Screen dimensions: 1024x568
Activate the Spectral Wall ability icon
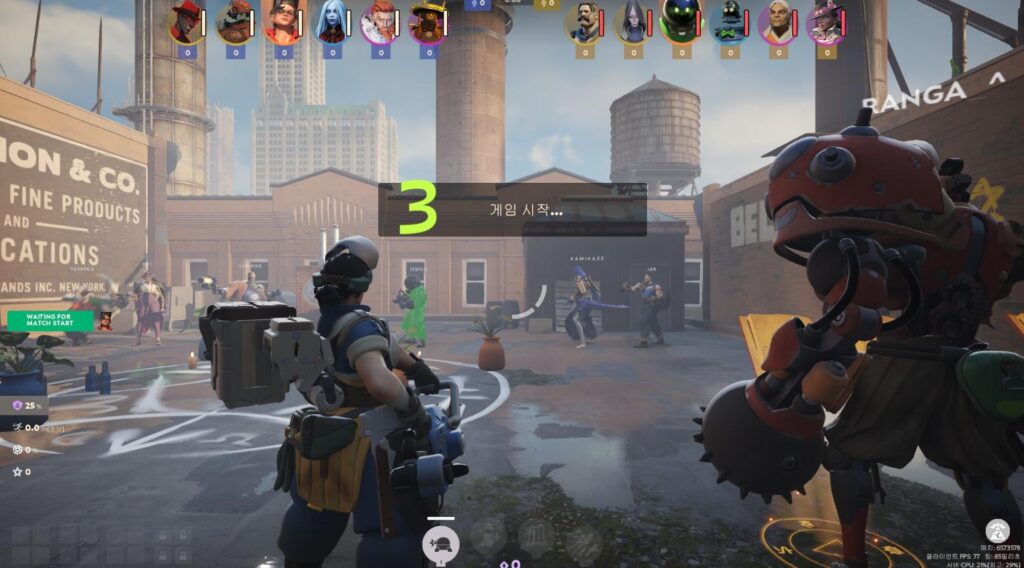[537, 541]
